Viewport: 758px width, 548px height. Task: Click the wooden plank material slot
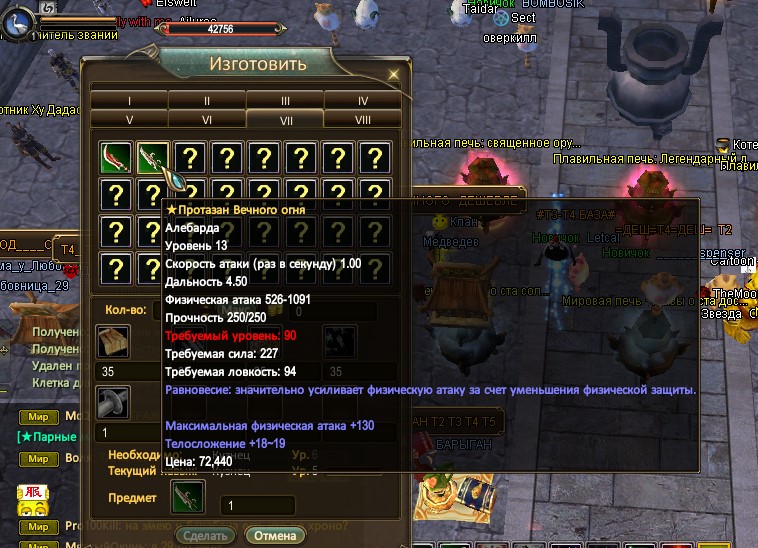pyautogui.click(x=112, y=342)
